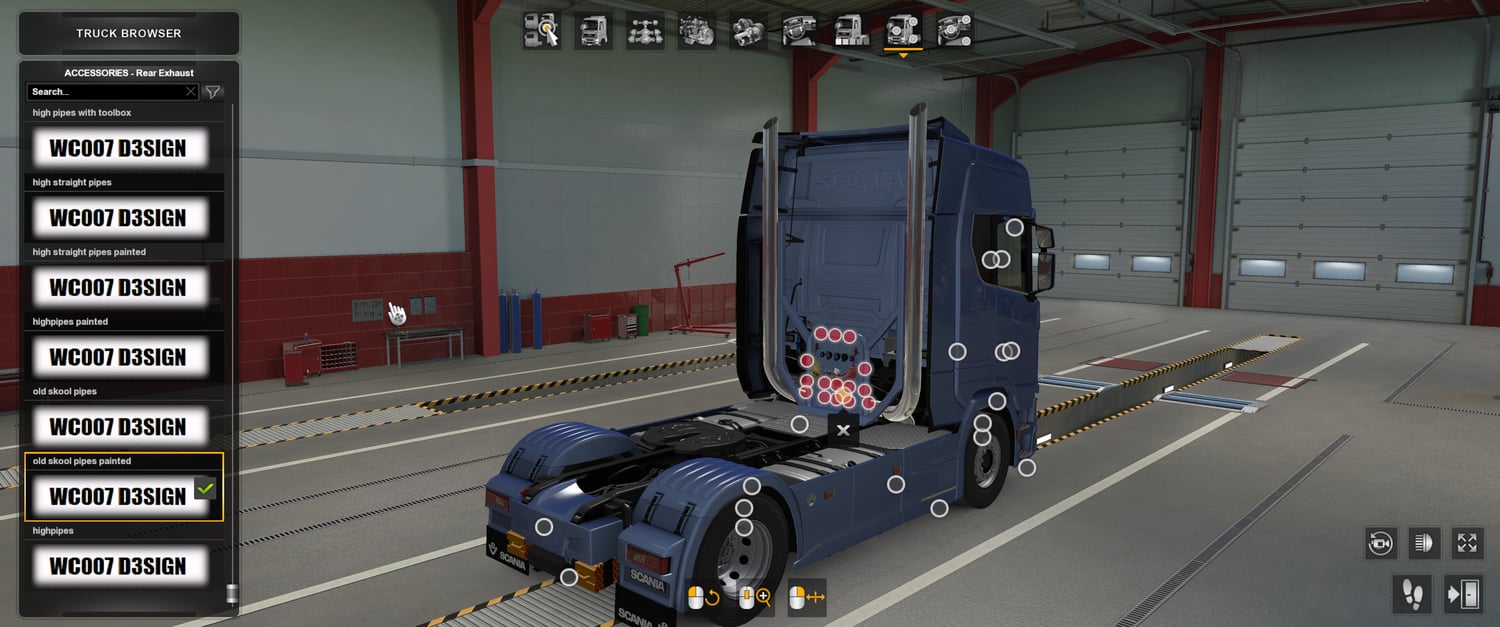Activate the footsteps walk-around mode

[x=1413, y=595]
